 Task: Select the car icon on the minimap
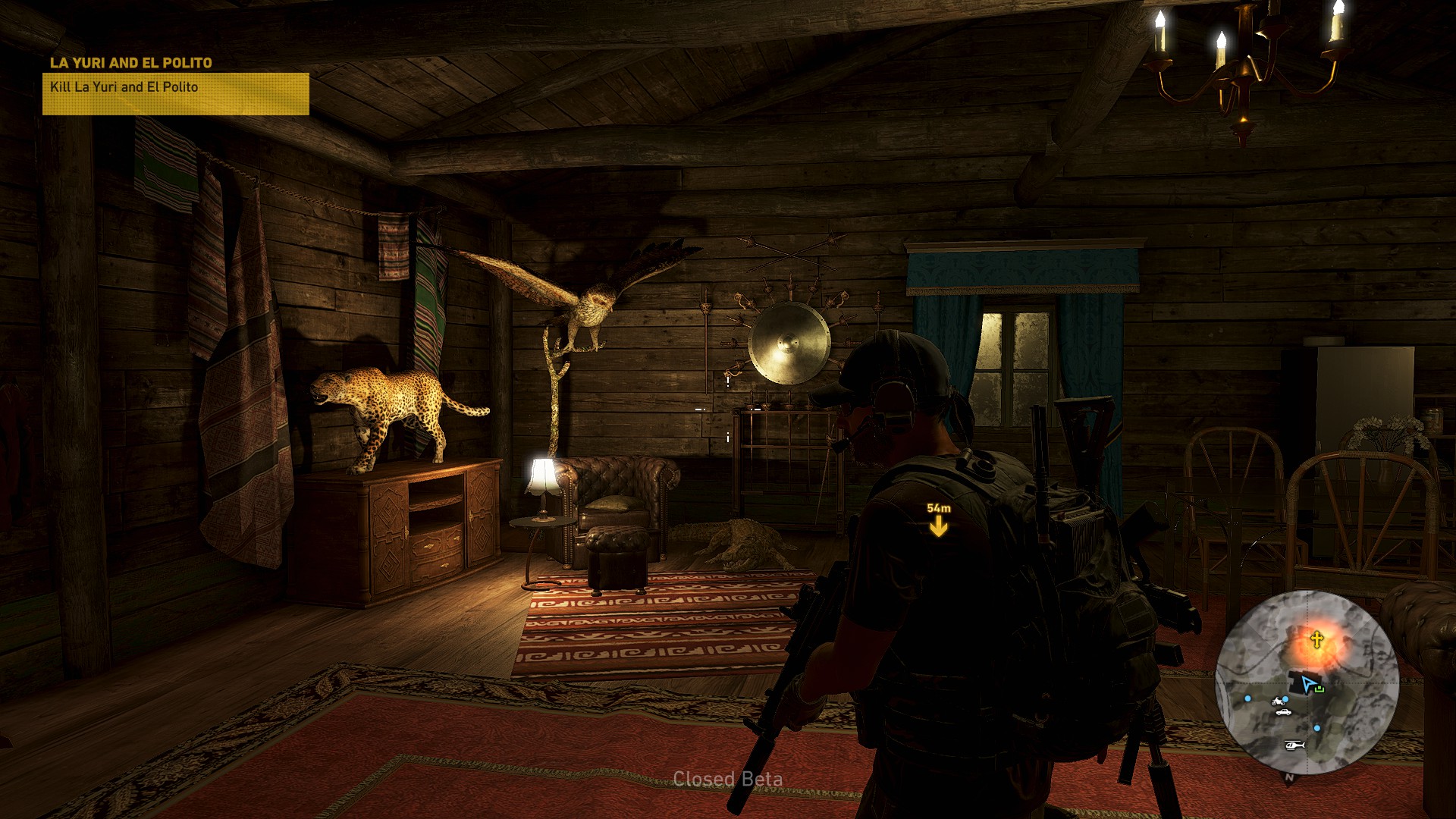click(x=1283, y=712)
